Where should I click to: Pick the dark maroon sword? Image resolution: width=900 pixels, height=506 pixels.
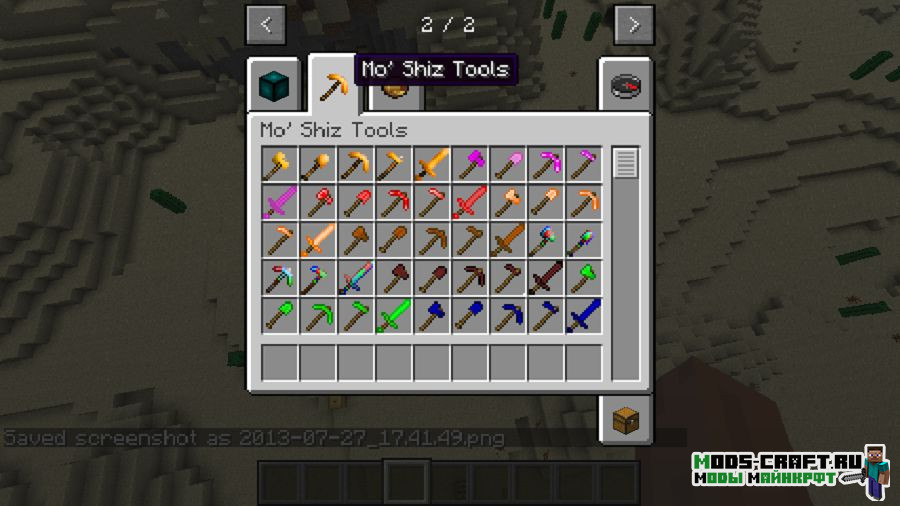tap(546, 278)
